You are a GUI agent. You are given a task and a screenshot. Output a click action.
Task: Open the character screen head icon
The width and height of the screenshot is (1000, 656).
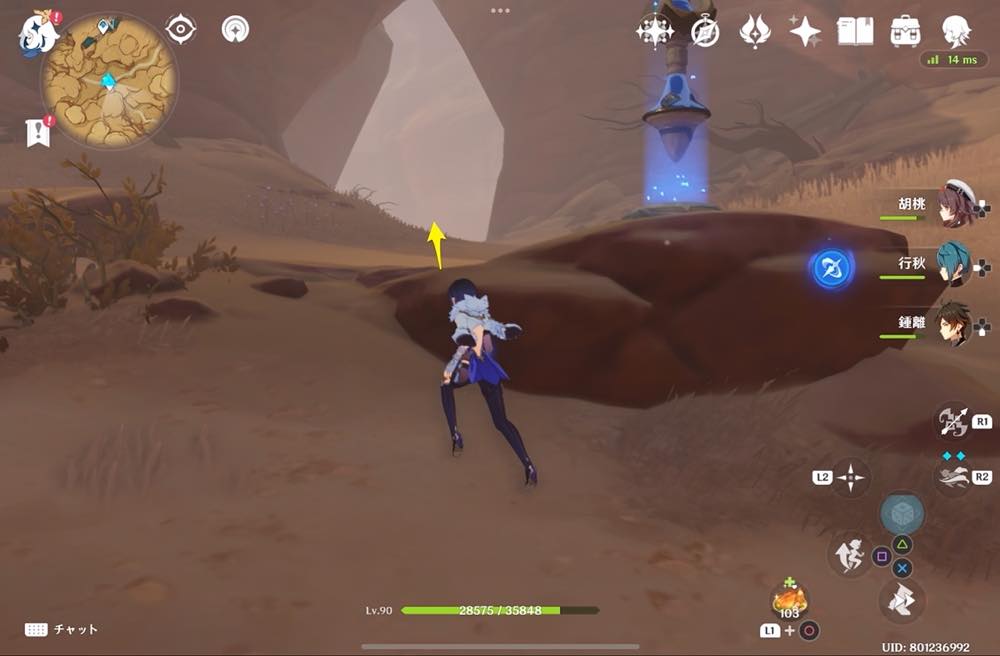[x=956, y=30]
